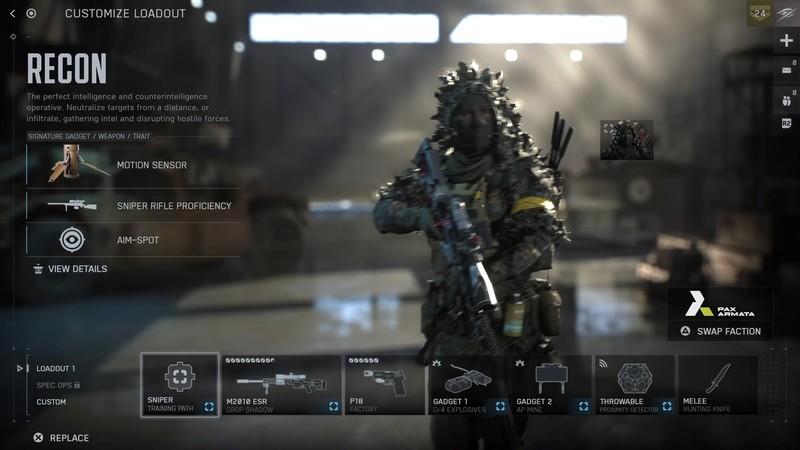Select Loadout 1 in the loadout list
Viewport: 800px width, 450px height.
56,368
